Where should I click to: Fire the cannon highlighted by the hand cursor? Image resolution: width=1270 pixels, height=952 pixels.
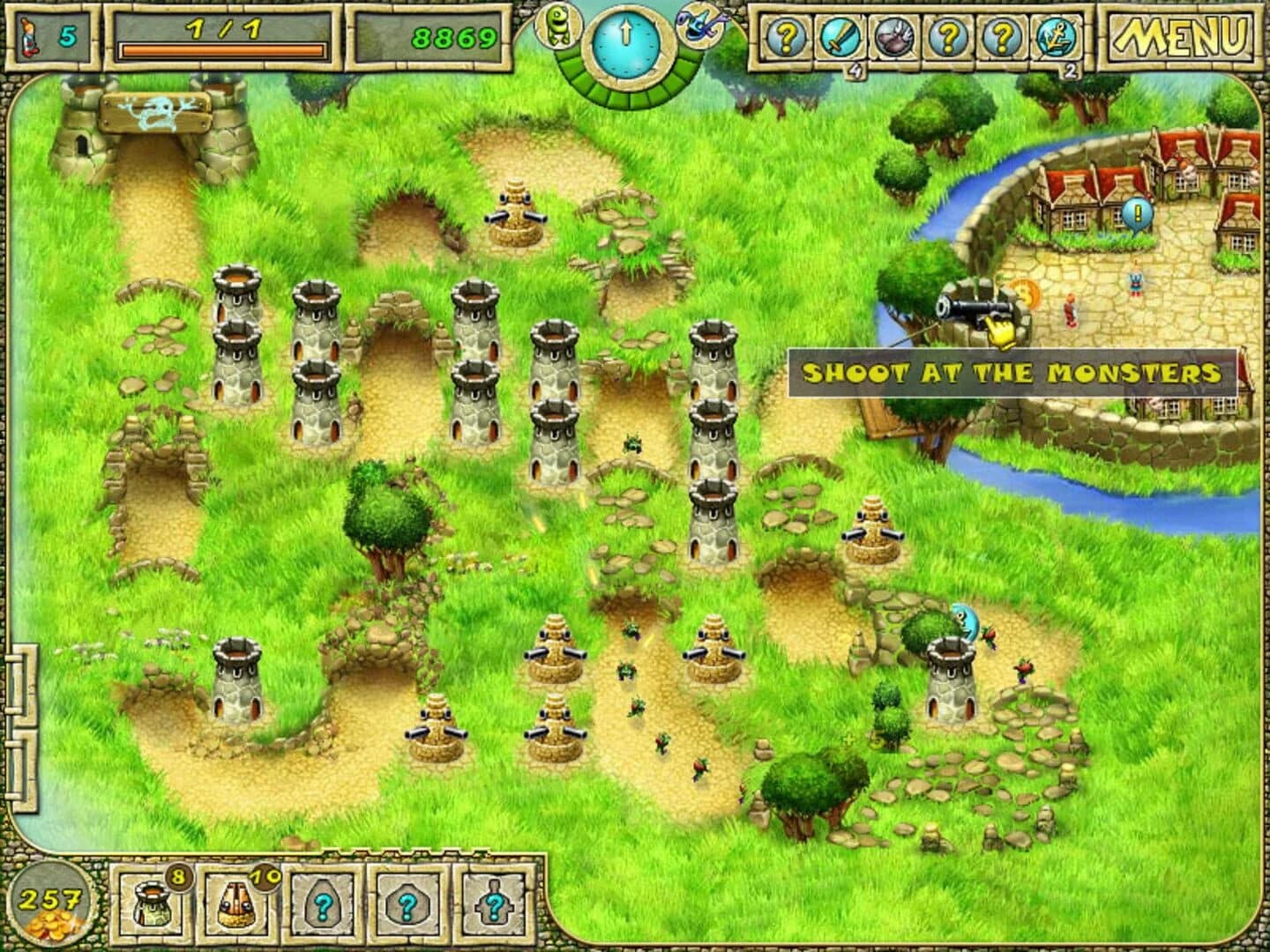pyautogui.click(x=975, y=308)
